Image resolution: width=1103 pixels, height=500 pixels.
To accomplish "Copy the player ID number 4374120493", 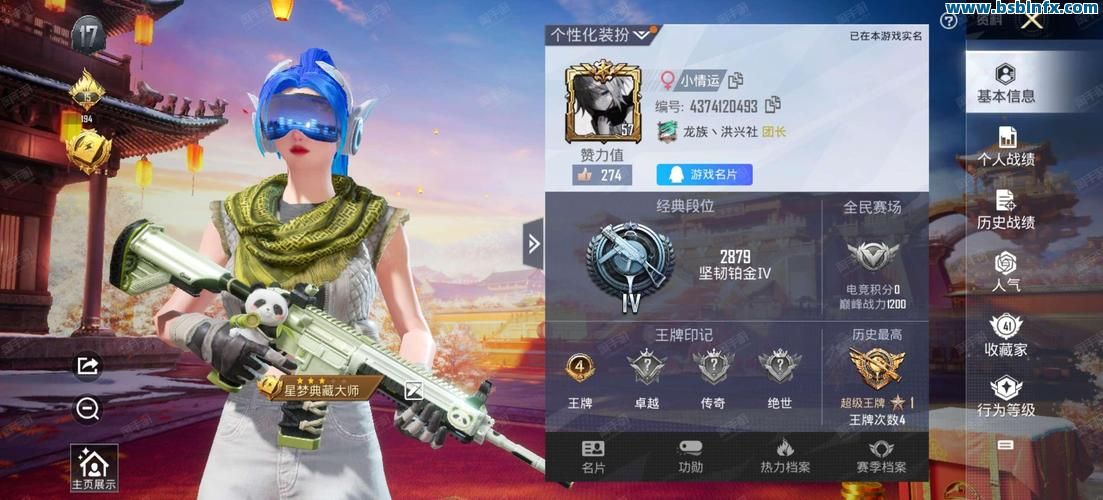I will pos(772,105).
